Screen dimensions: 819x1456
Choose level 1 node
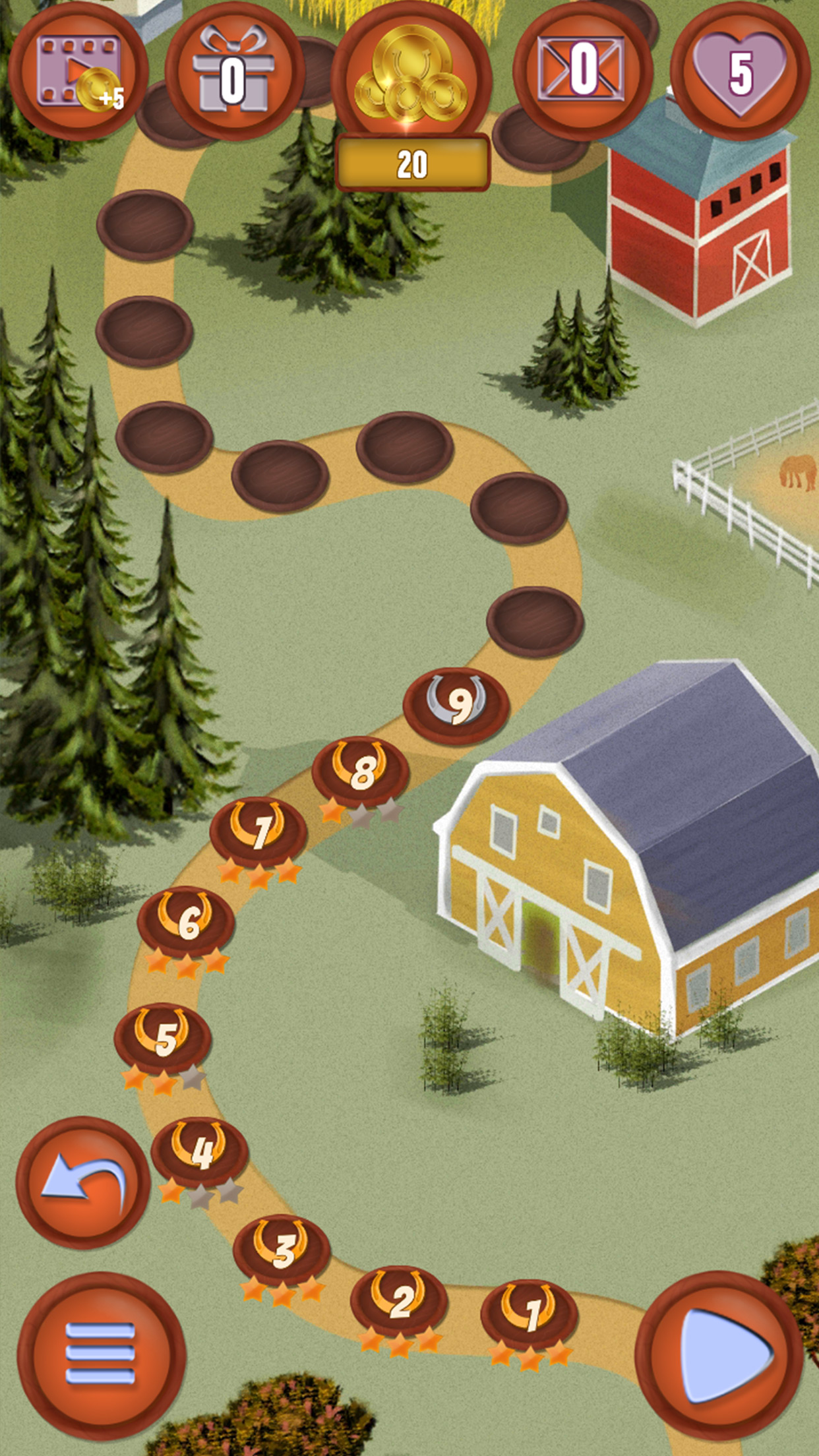(x=530, y=1314)
